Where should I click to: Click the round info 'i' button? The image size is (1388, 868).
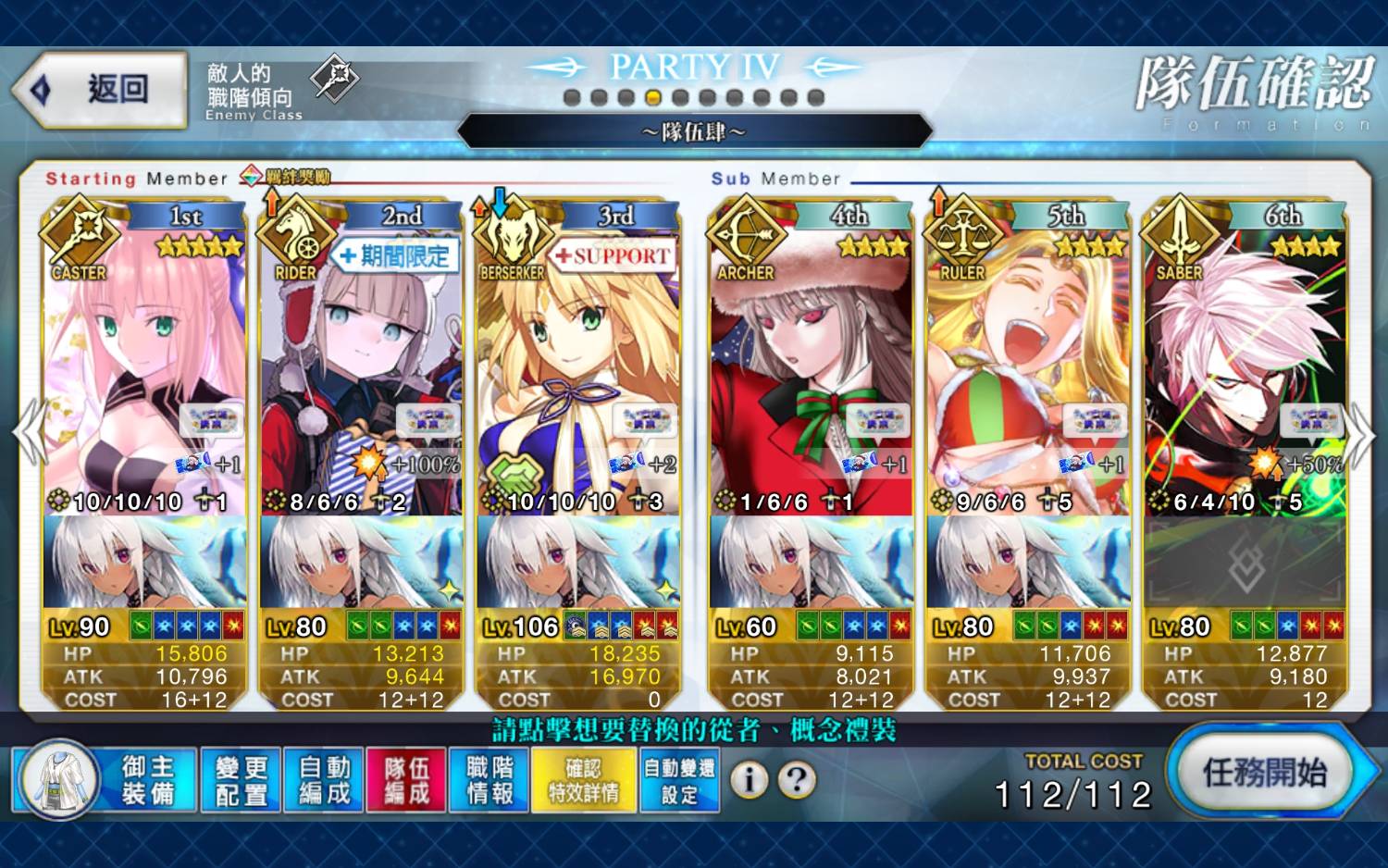[x=749, y=780]
